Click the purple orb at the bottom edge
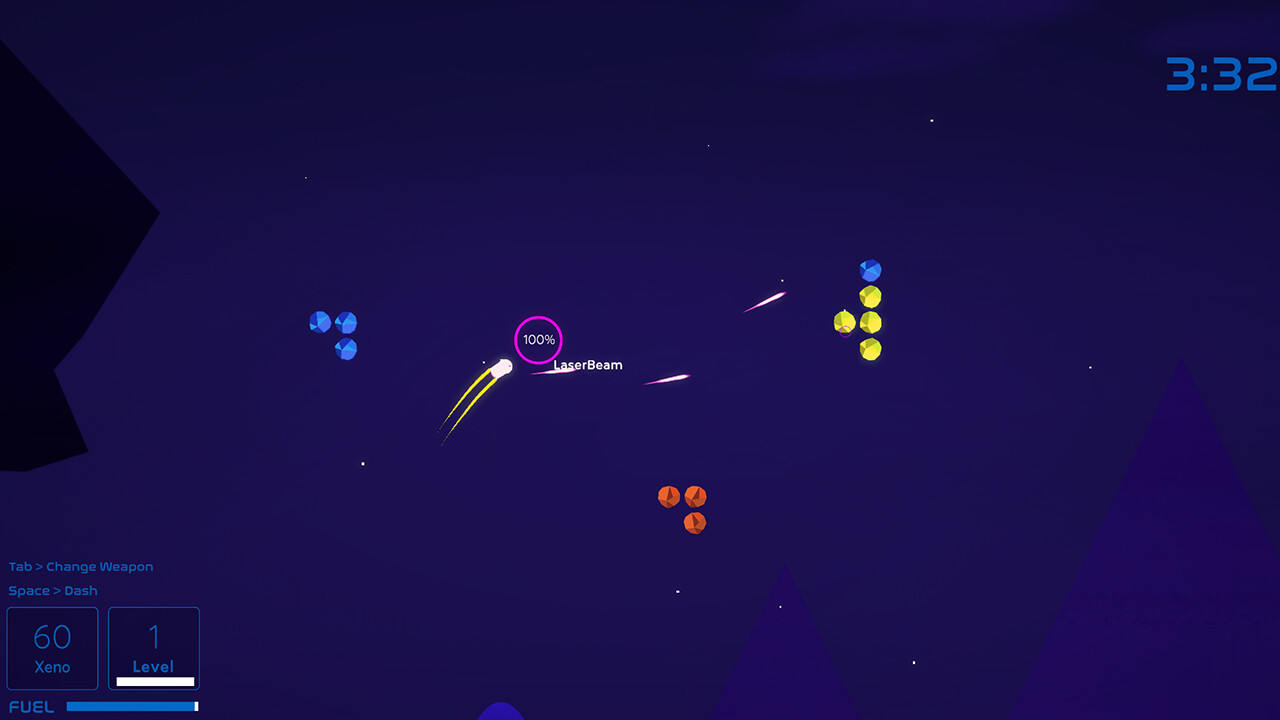 click(x=500, y=714)
